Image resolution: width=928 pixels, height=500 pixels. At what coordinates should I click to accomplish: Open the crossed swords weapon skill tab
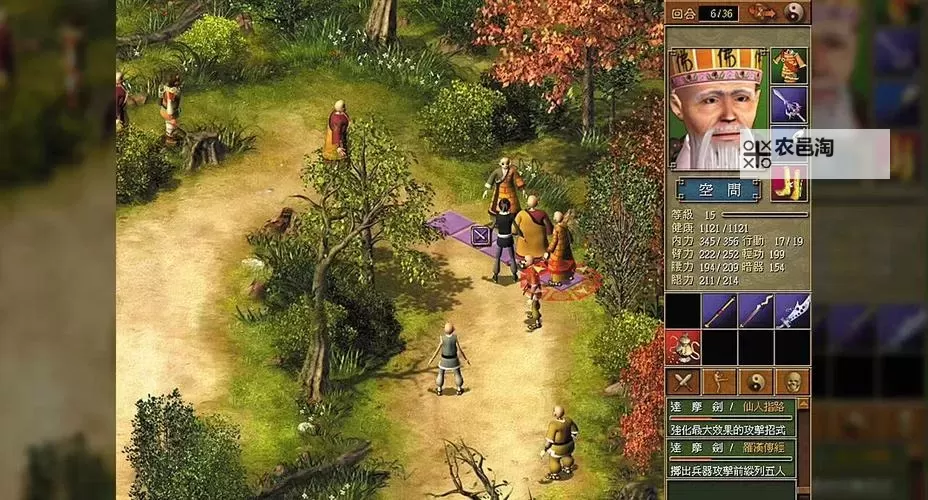683,381
